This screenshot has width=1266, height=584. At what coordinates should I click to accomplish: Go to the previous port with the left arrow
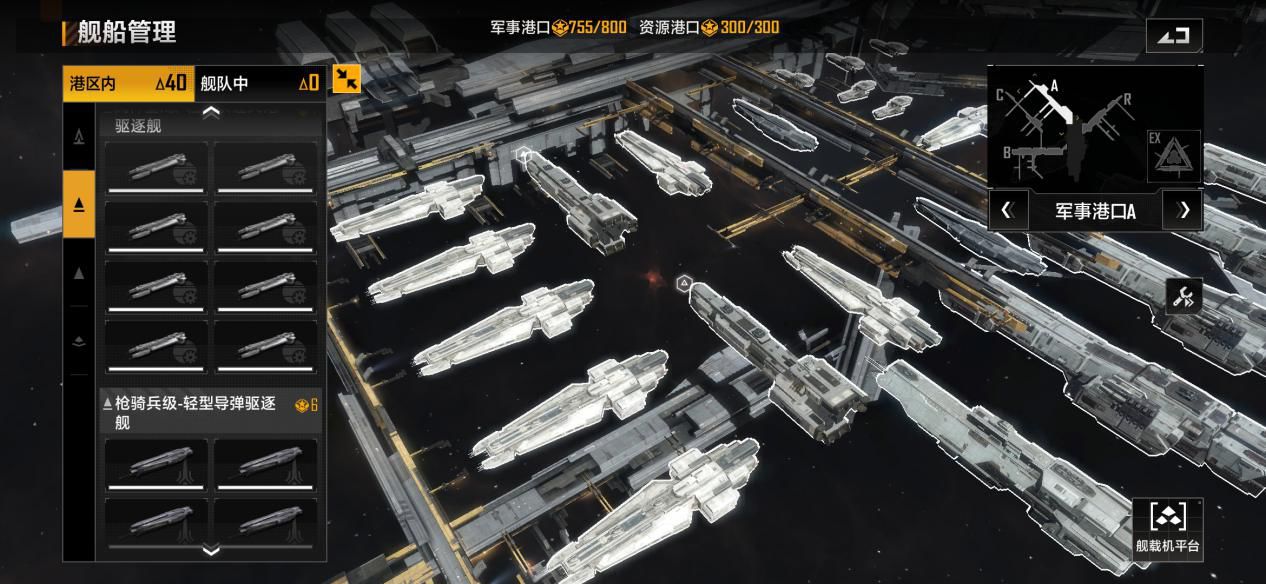coord(1007,211)
